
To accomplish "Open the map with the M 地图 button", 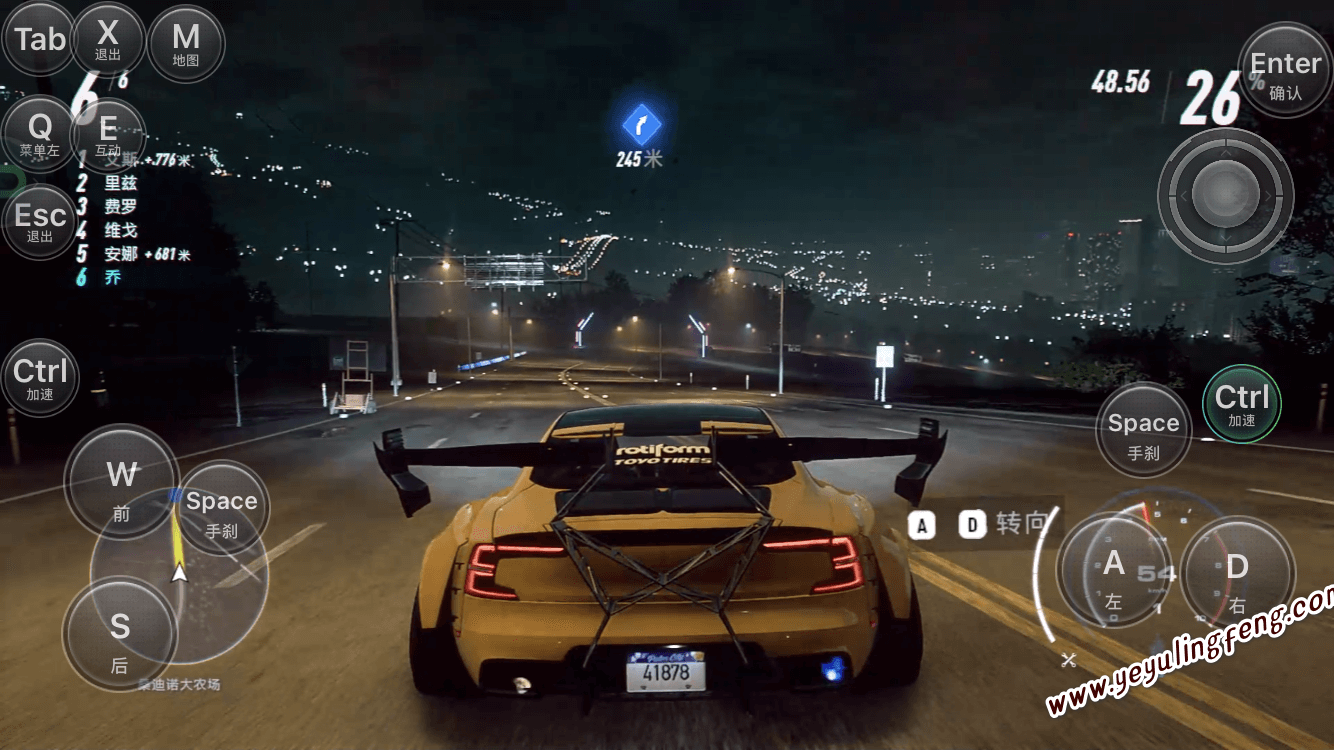I will click(x=186, y=44).
